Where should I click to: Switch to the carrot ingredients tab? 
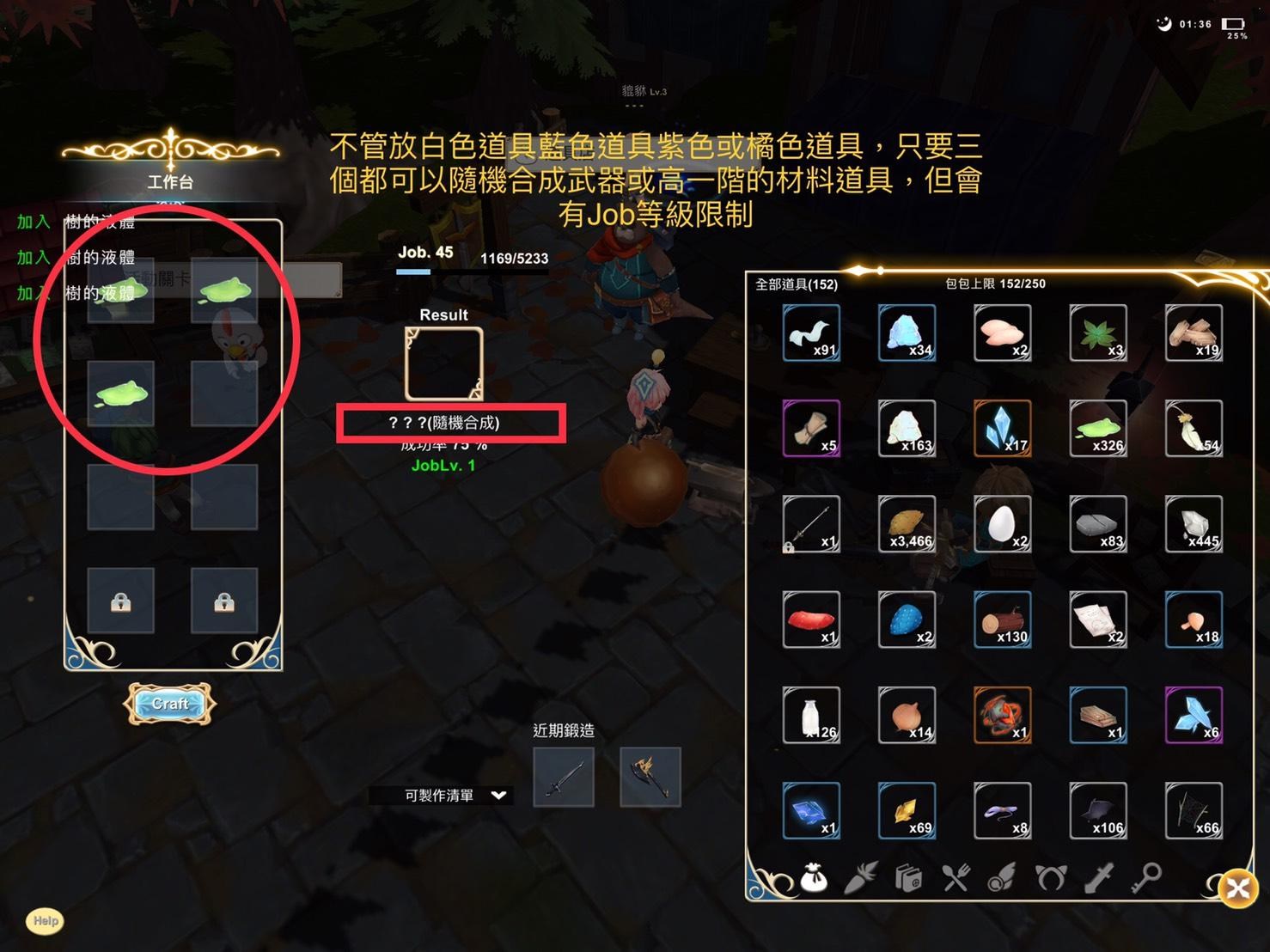[860, 878]
